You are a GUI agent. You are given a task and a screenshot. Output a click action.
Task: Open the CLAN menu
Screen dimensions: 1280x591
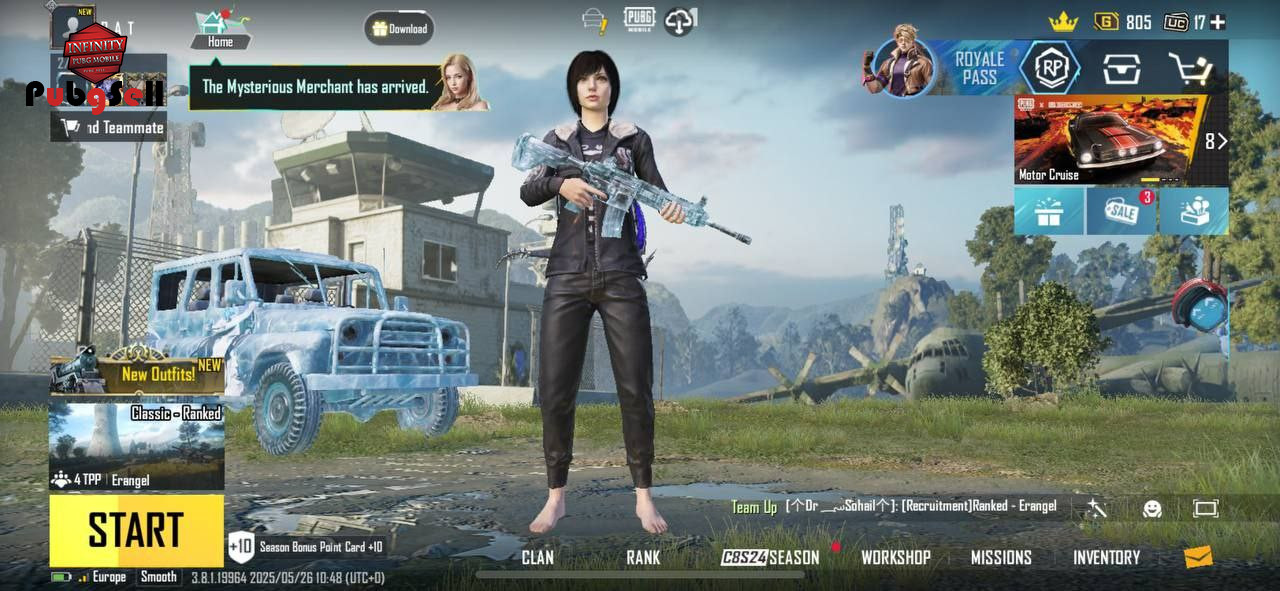point(537,558)
